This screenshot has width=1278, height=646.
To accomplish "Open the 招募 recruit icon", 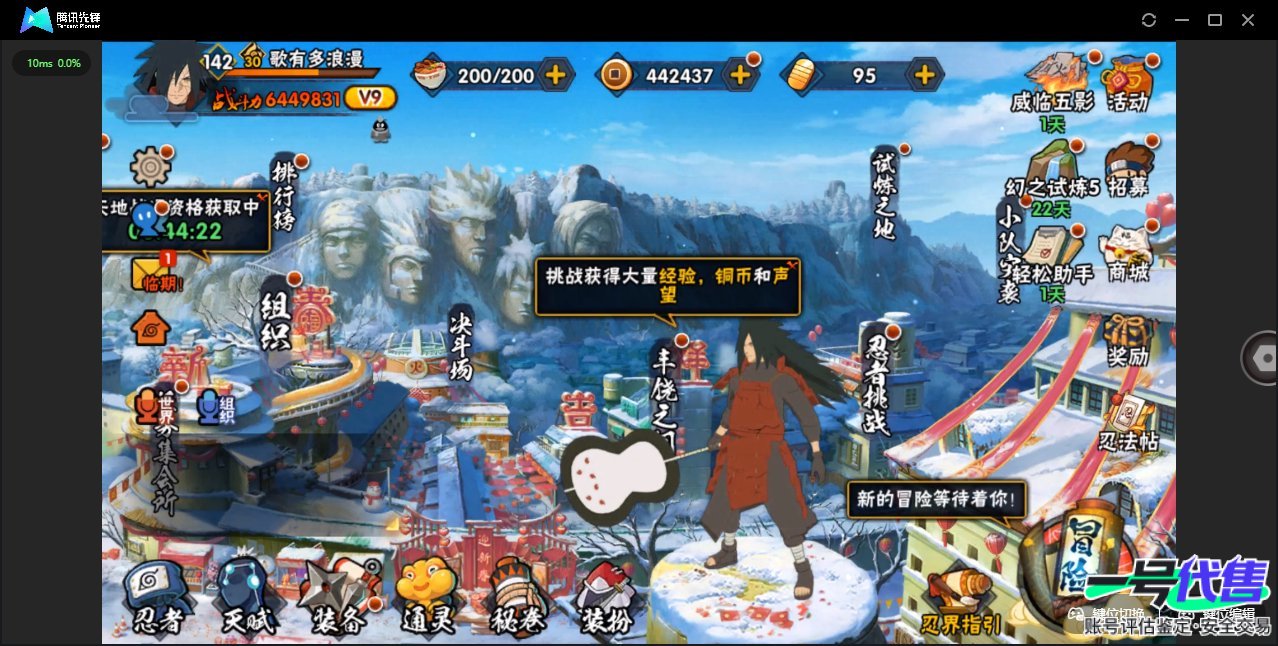I will pos(1128,169).
